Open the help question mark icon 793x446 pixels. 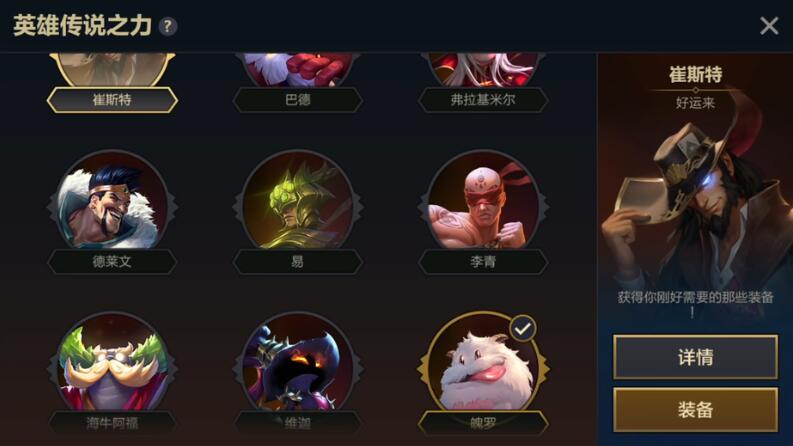(168, 26)
